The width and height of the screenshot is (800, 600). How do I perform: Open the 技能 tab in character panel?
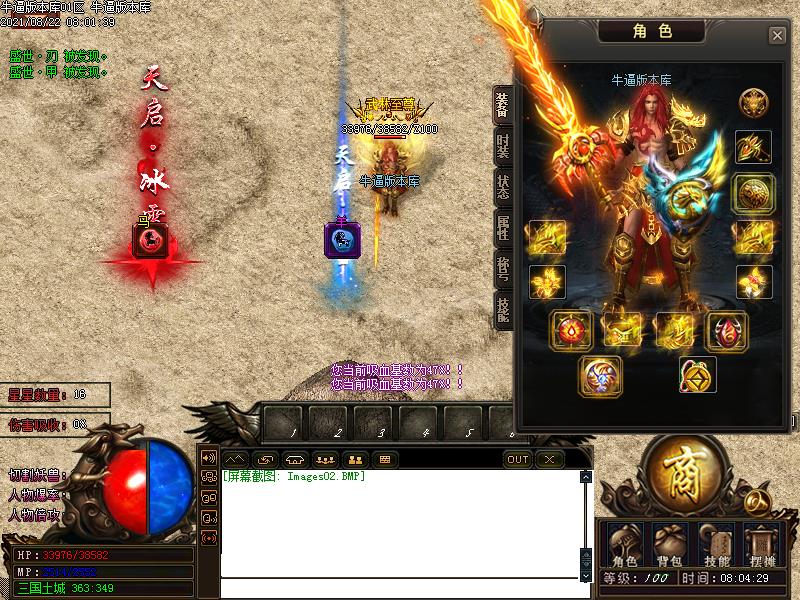coord(503,311)
